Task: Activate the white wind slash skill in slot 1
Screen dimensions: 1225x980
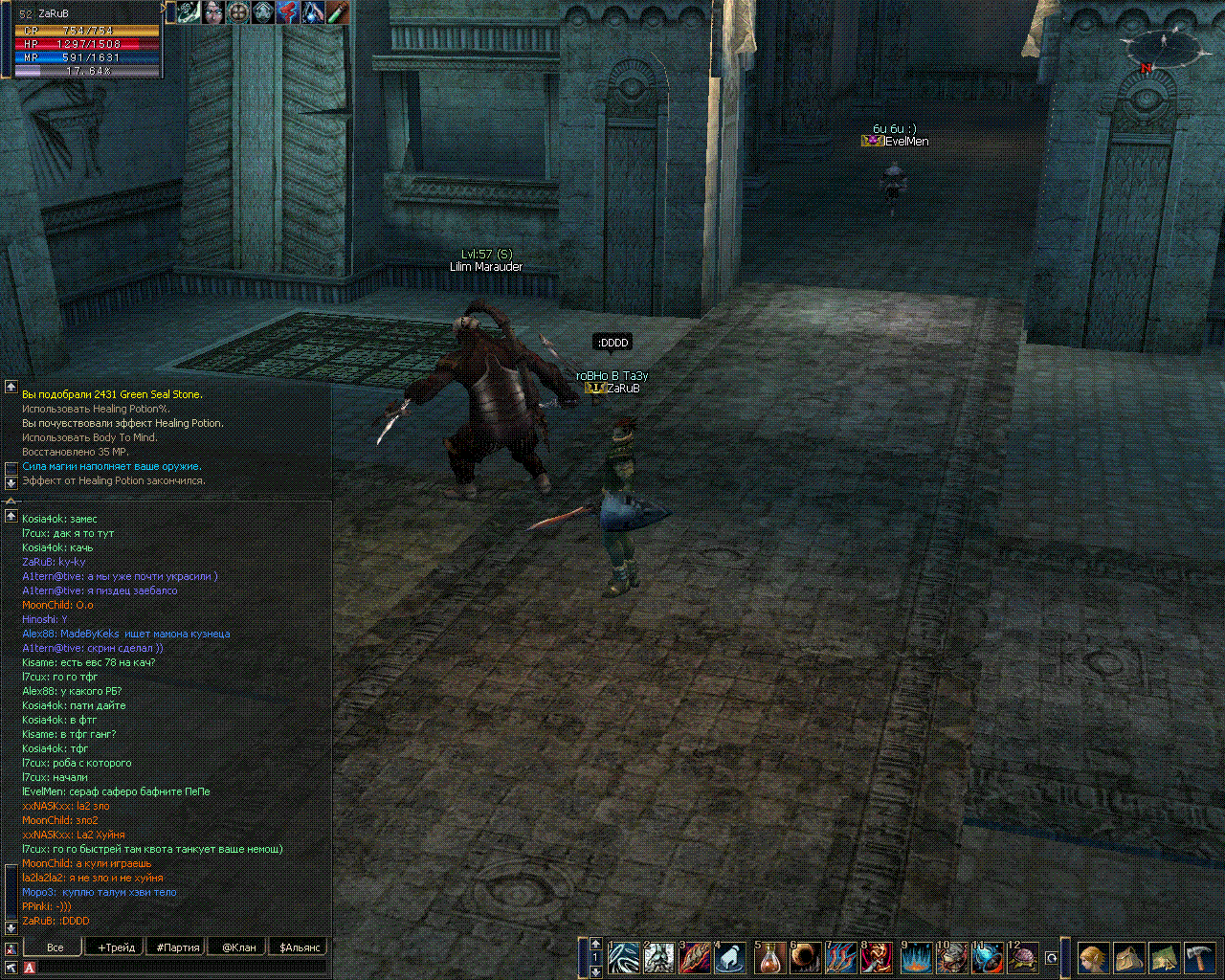Action: tap(624, 958)
